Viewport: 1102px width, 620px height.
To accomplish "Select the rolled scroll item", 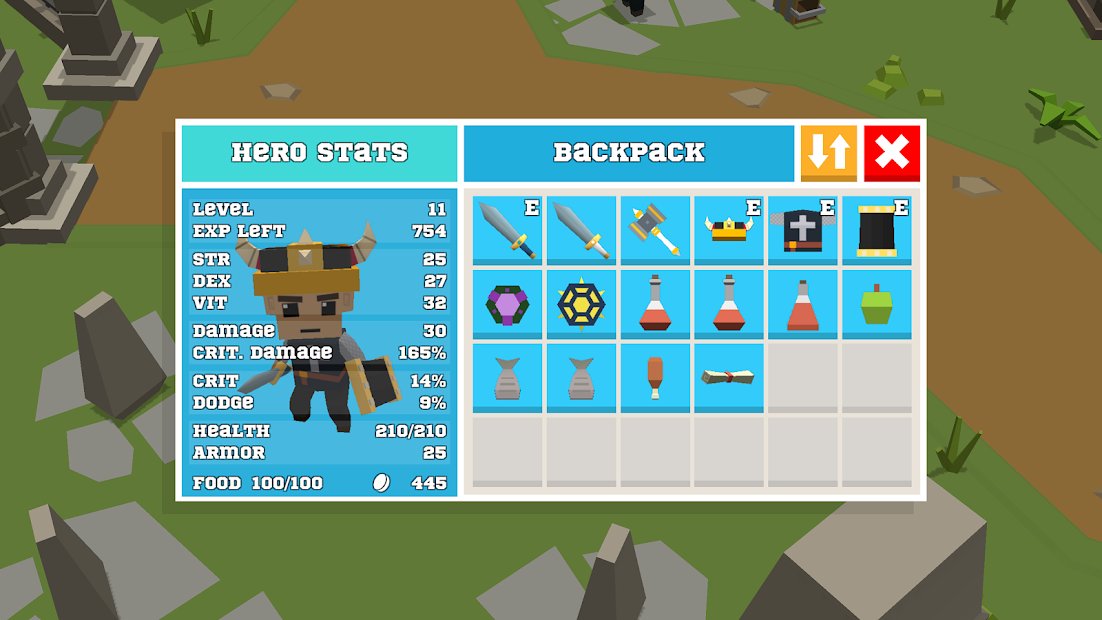I will [x=729, y=377].
